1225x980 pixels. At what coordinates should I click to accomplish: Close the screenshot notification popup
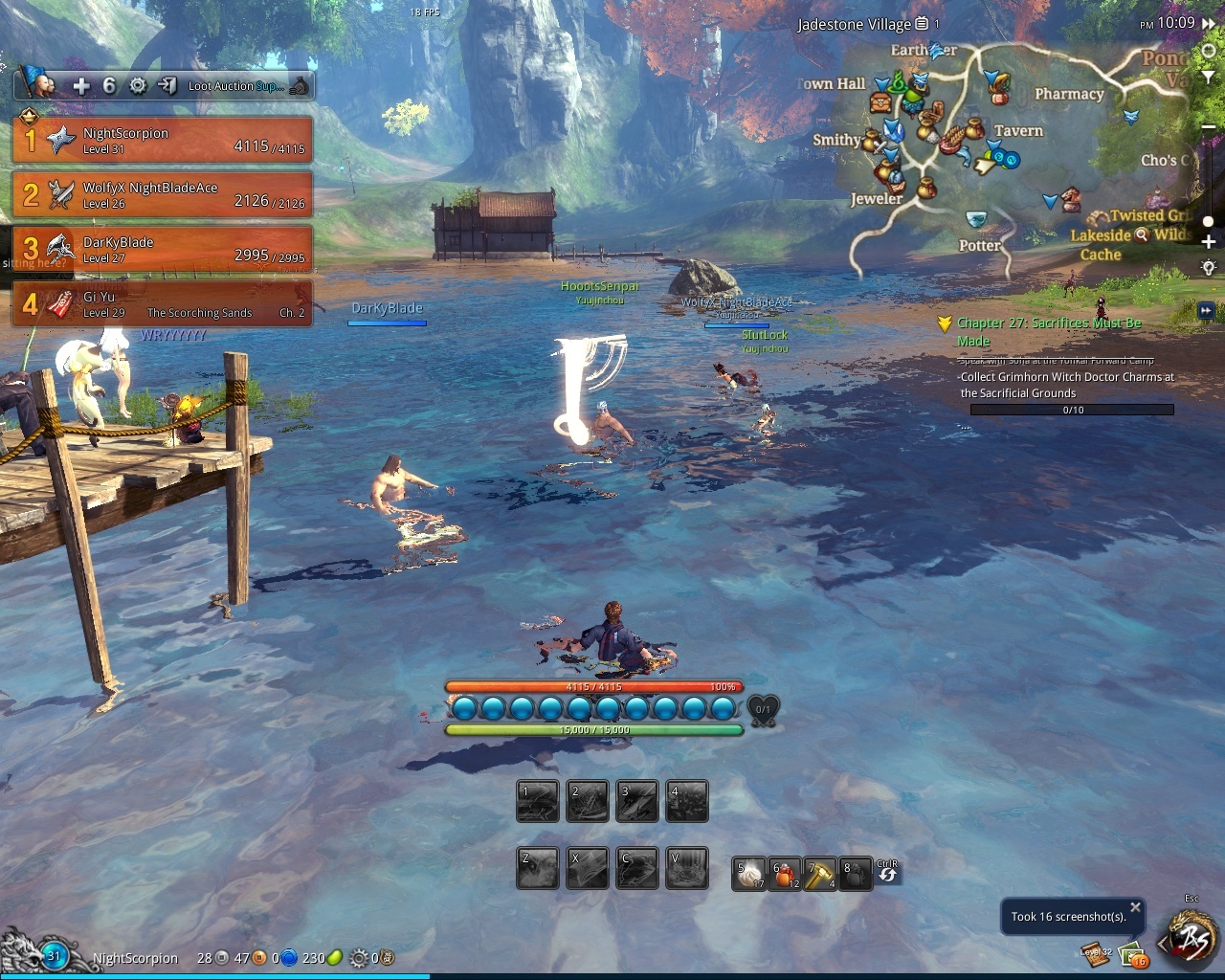(1135, 907)
